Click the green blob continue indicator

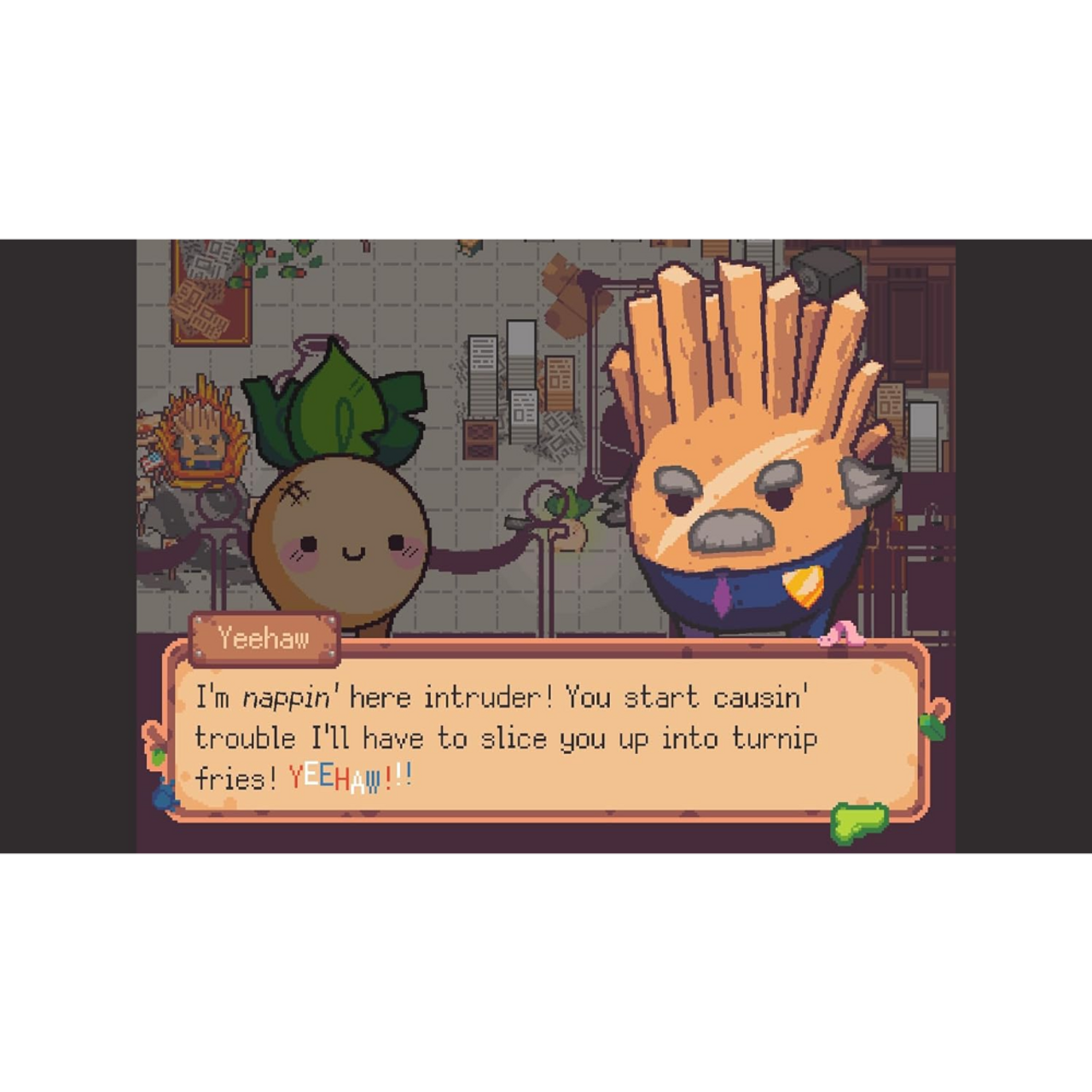(859, 822)
